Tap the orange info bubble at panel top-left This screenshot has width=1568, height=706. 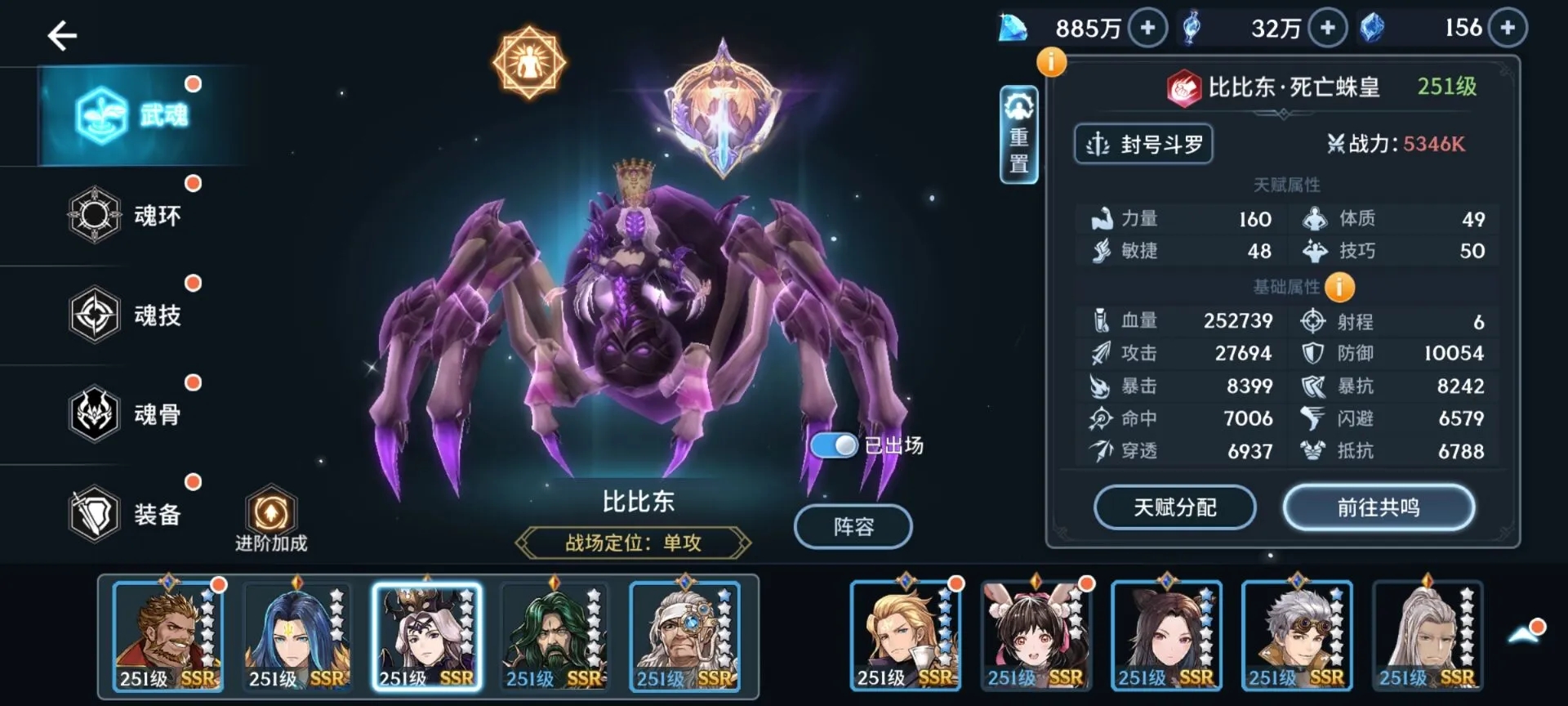pyautogui.click(x=1052, y=61)
